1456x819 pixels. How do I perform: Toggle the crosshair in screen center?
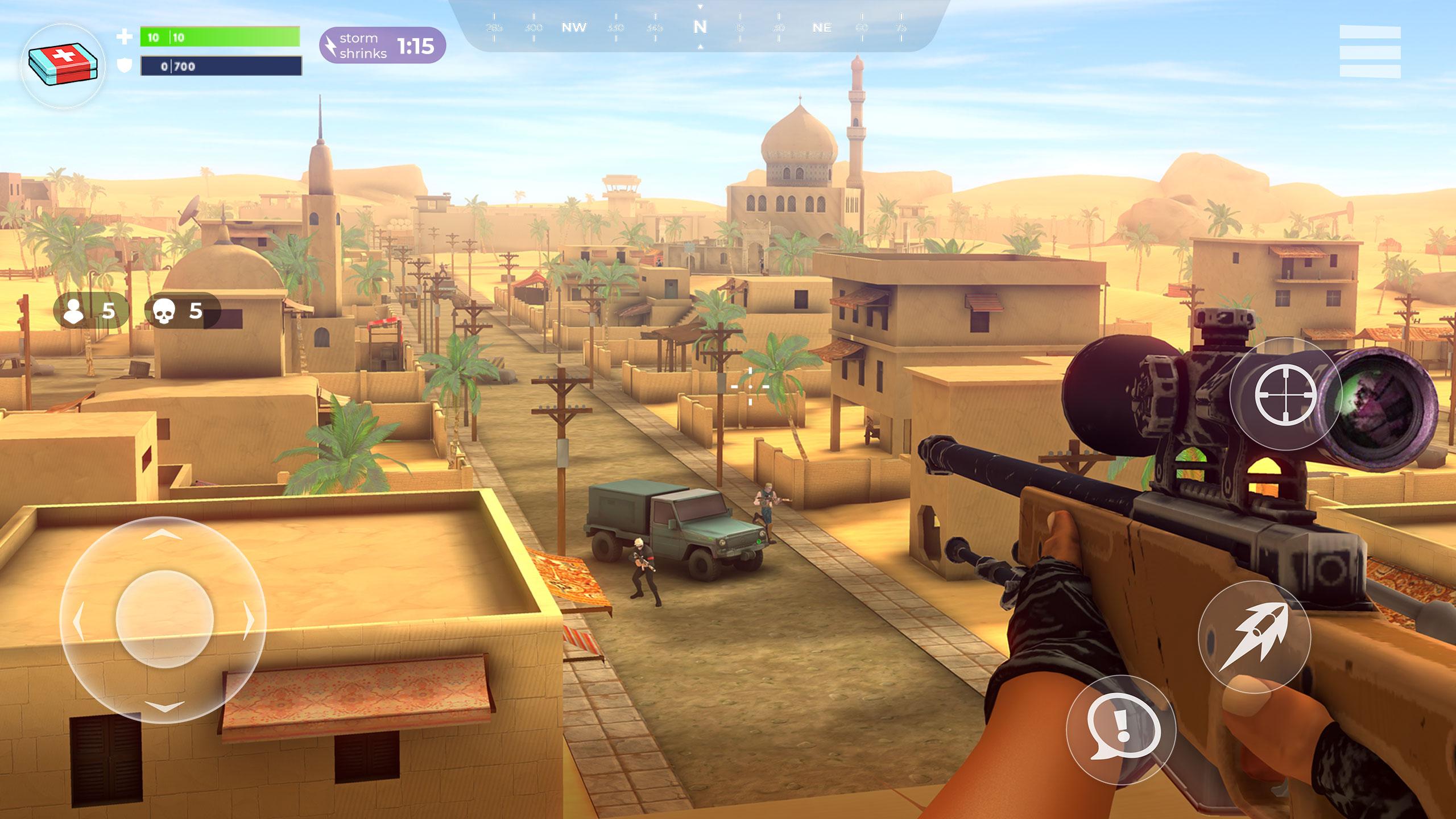[x=750, y=386]
